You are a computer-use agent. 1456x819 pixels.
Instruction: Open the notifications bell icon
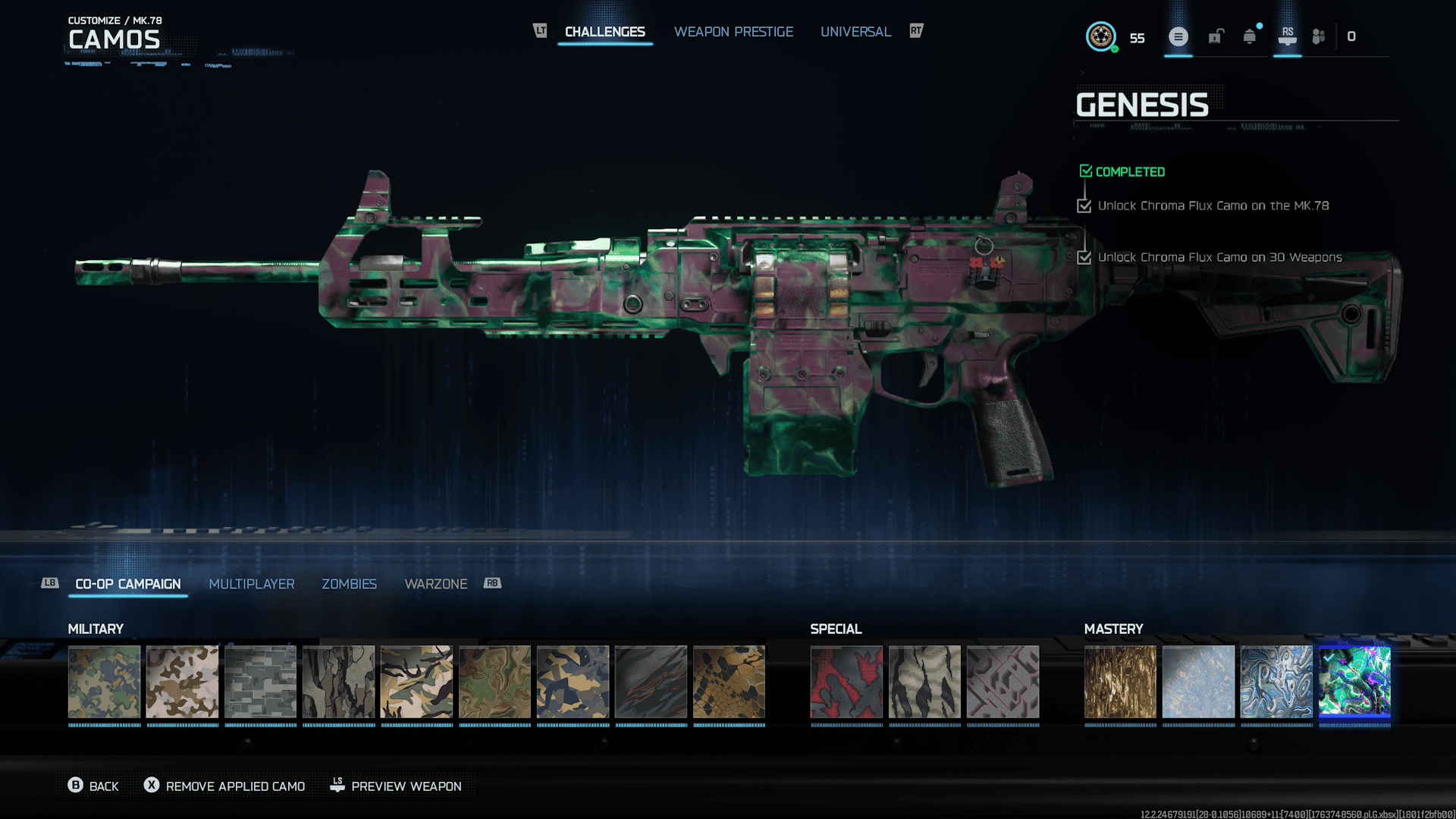click(1249, 36)
